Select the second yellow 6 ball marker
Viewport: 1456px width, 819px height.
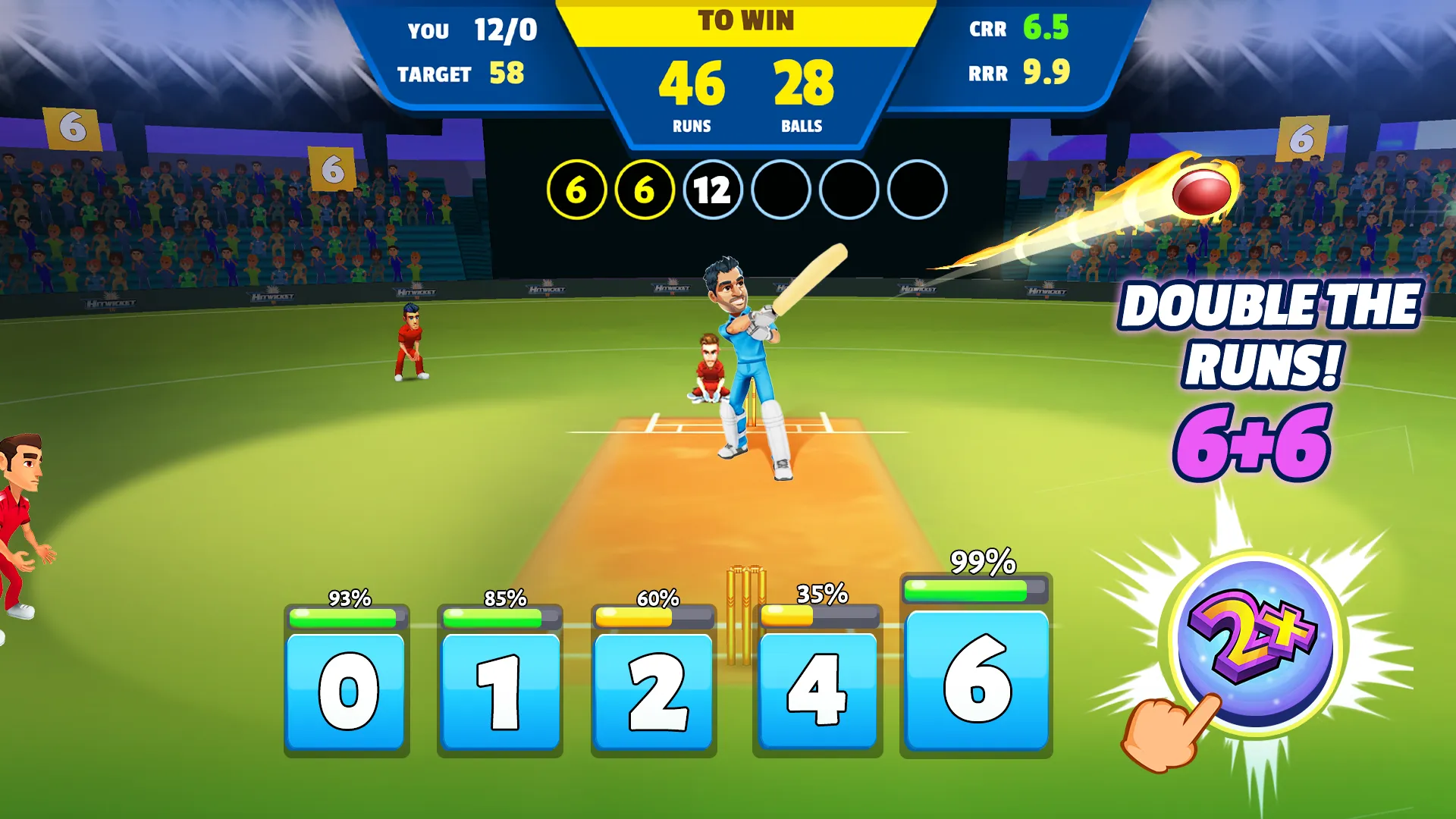point(645,190)
